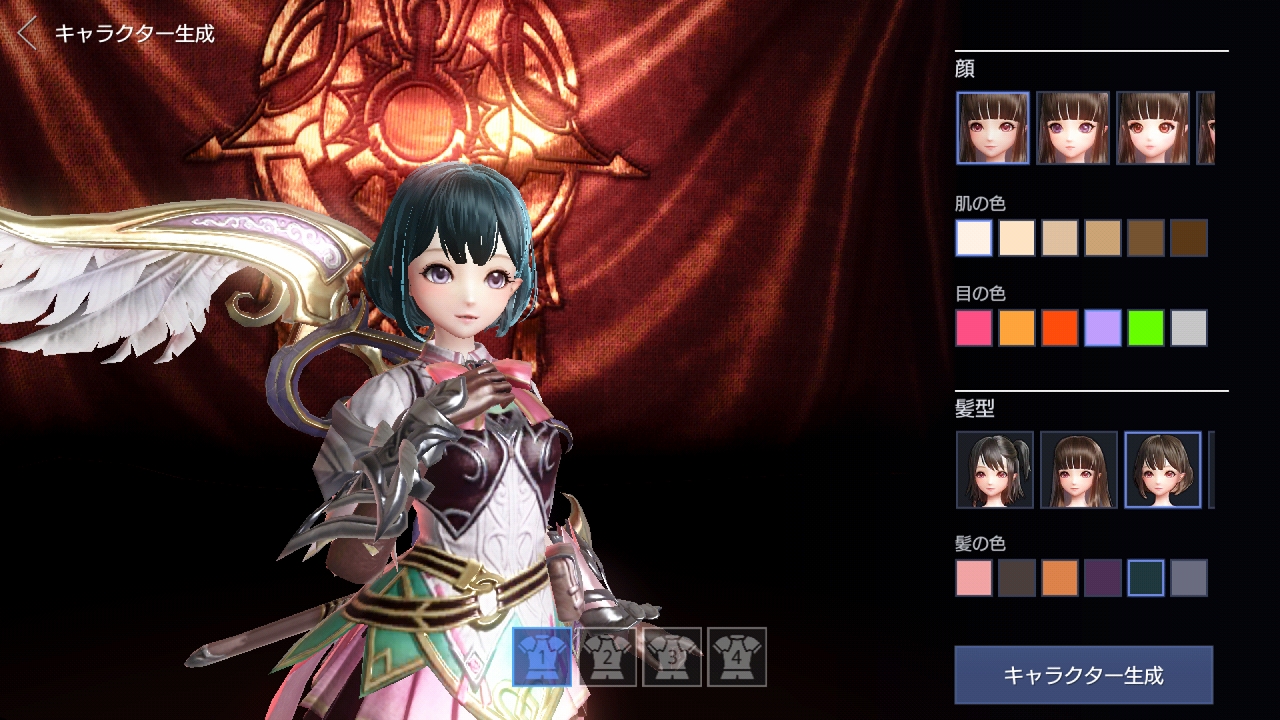Choose the lavender eye color swatch
This screenshot has width=1280, height=720.
(x=1103, y=328)
